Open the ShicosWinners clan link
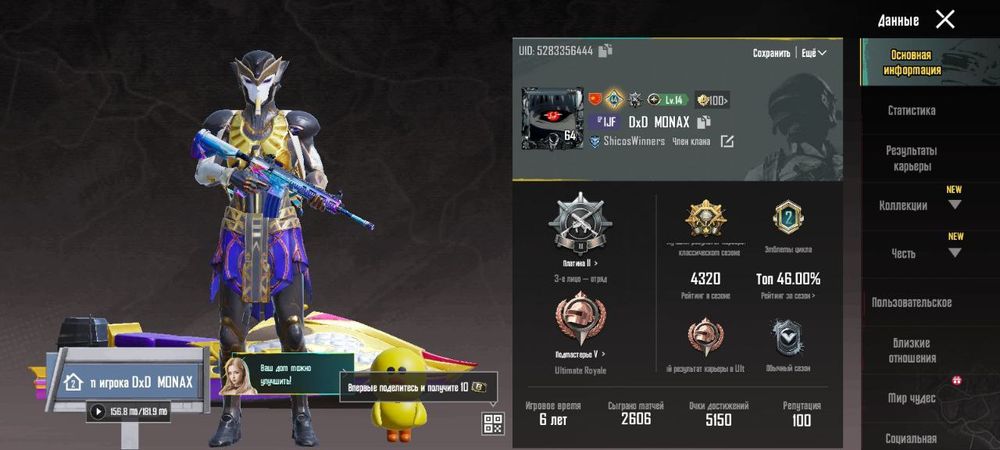Image resolution: width=1000 pixels, height=450 pixels. pyautogui.click(x=634, y=142)
